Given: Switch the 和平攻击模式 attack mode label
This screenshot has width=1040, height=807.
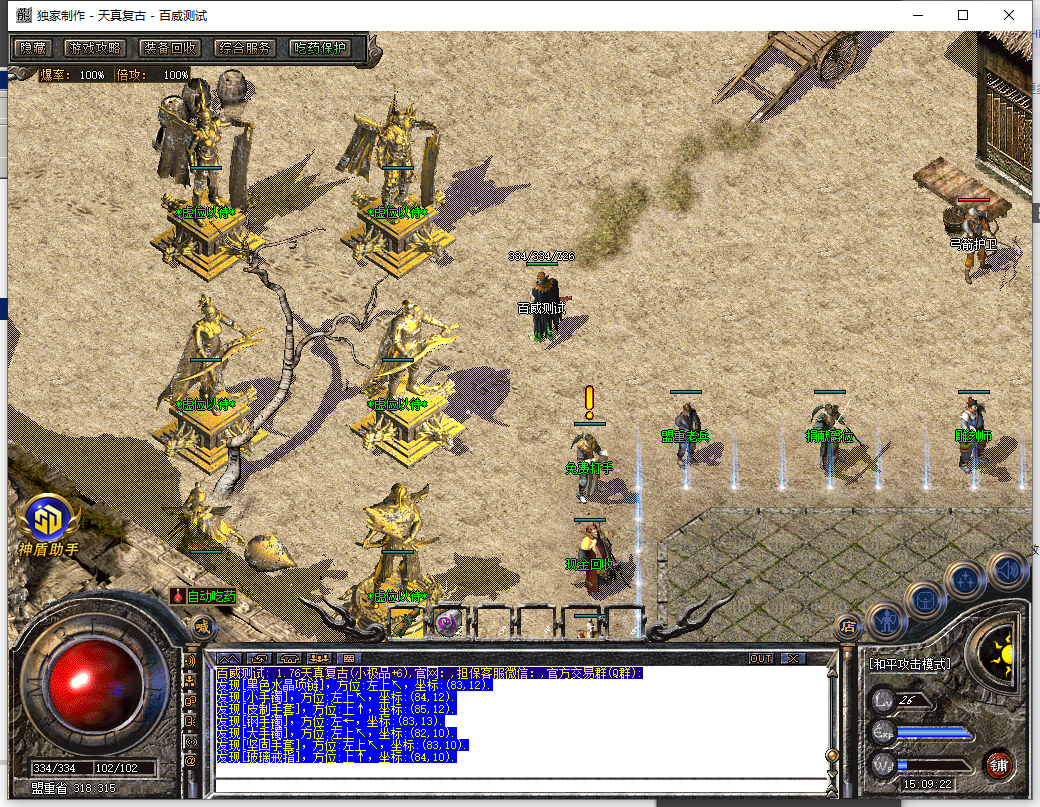Looking at the screenshot, I should [x=910, y=664].
